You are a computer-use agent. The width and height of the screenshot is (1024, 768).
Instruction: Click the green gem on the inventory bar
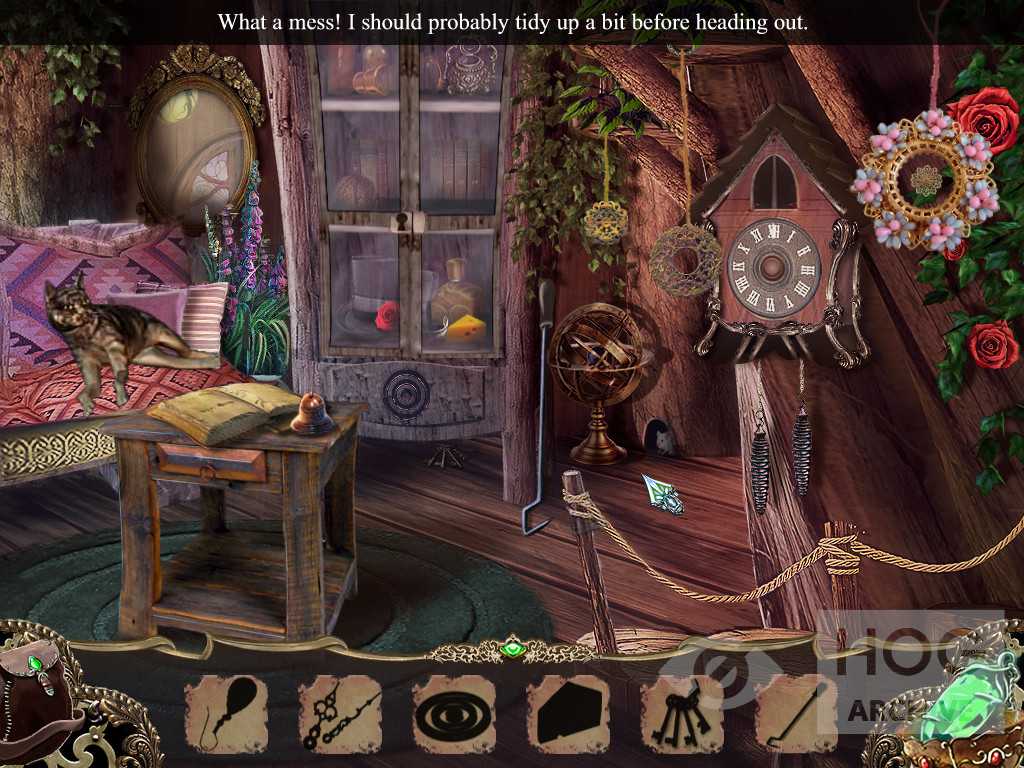512,651
